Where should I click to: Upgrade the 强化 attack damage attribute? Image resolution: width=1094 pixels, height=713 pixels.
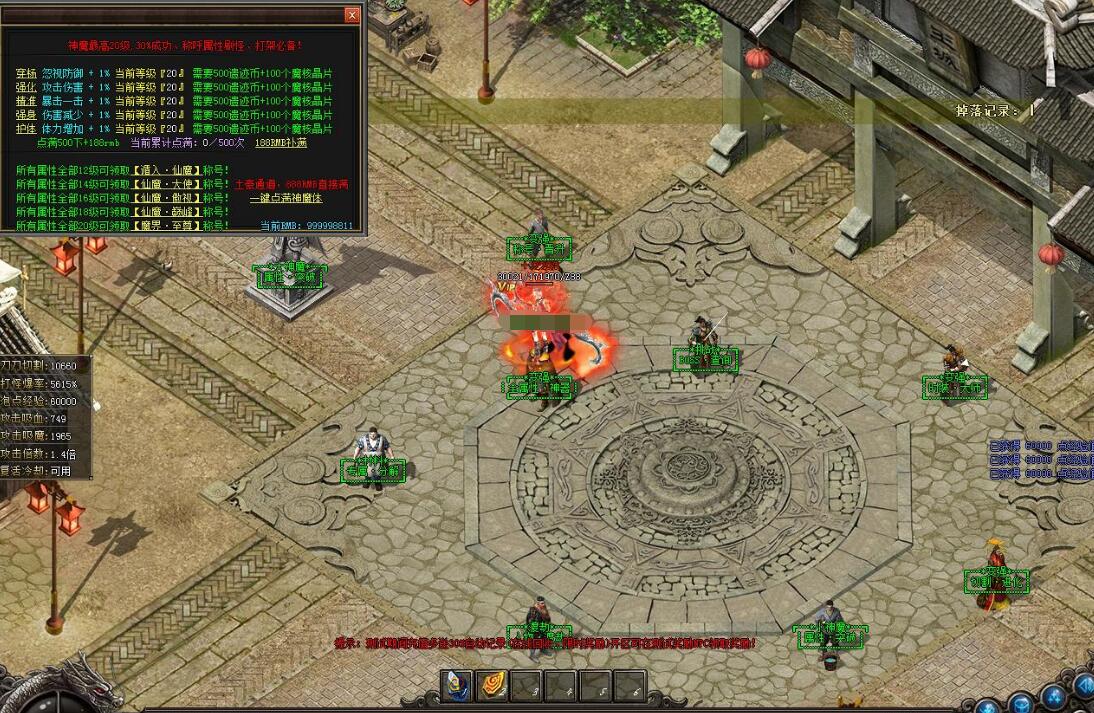coord(27,88)
